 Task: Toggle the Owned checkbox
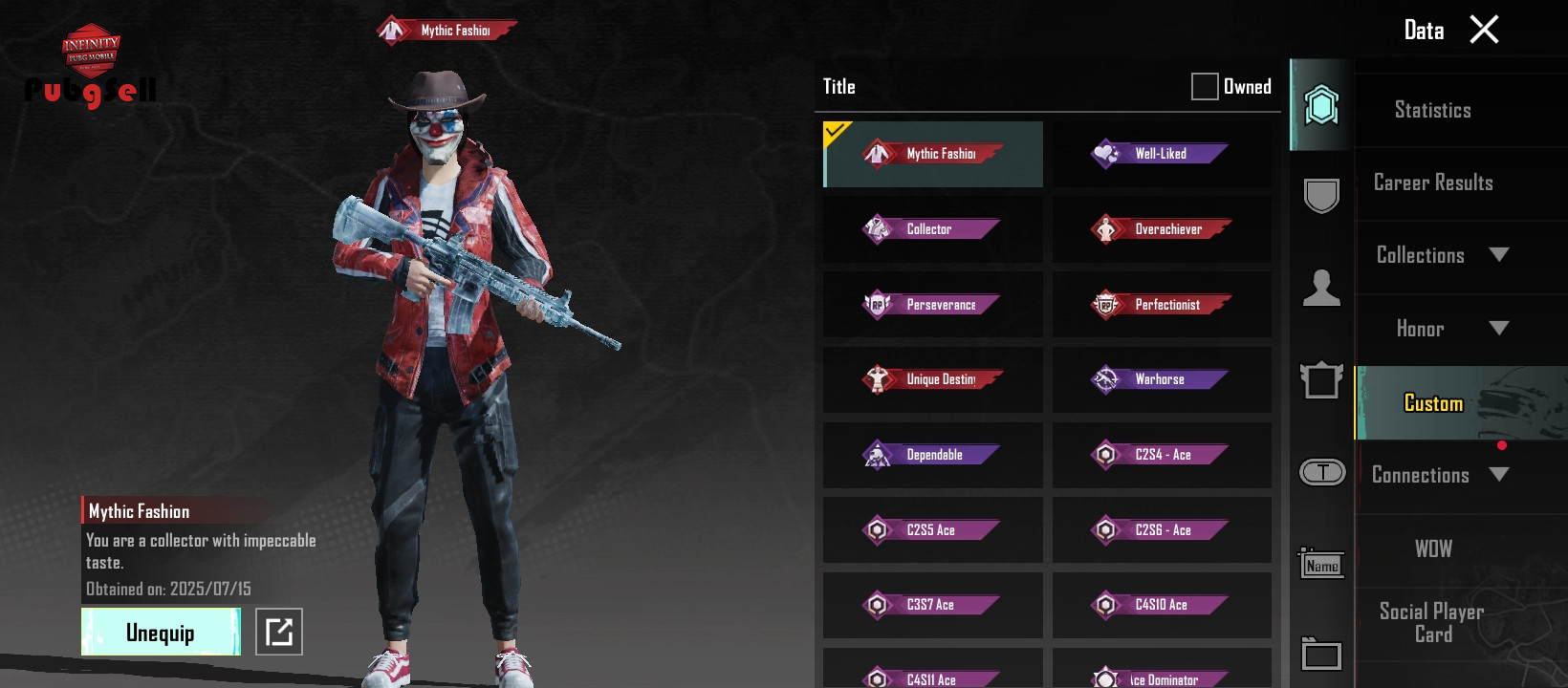click(x=1205, y=87)
